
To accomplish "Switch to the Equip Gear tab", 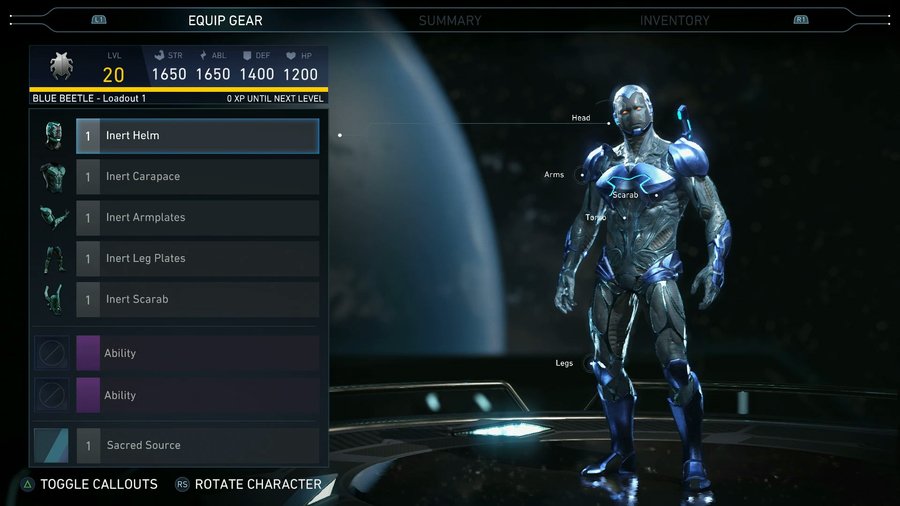I will pyautogui.click(x=226, y=20).
